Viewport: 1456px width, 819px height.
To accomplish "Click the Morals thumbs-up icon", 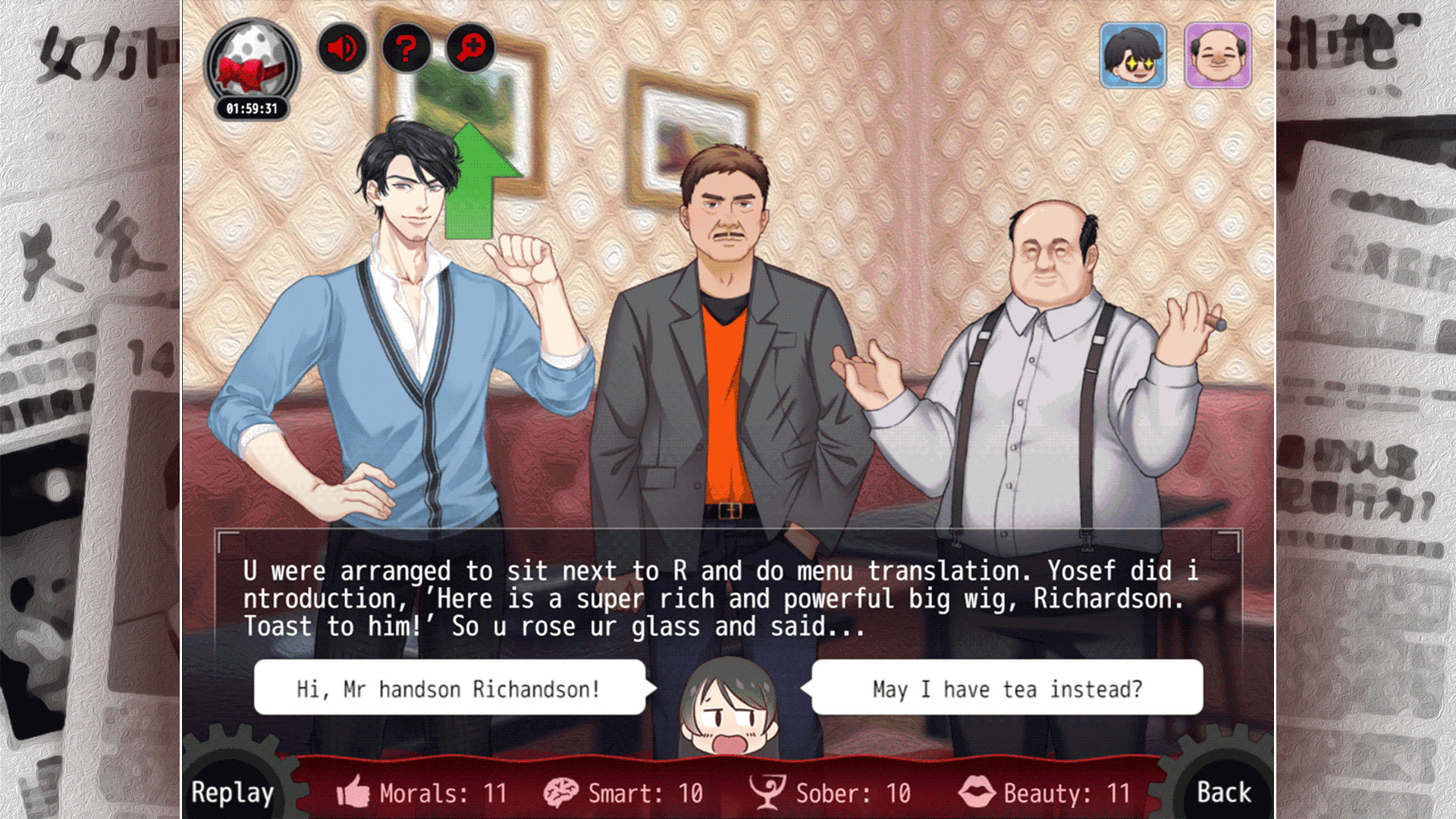I will 352,791.
